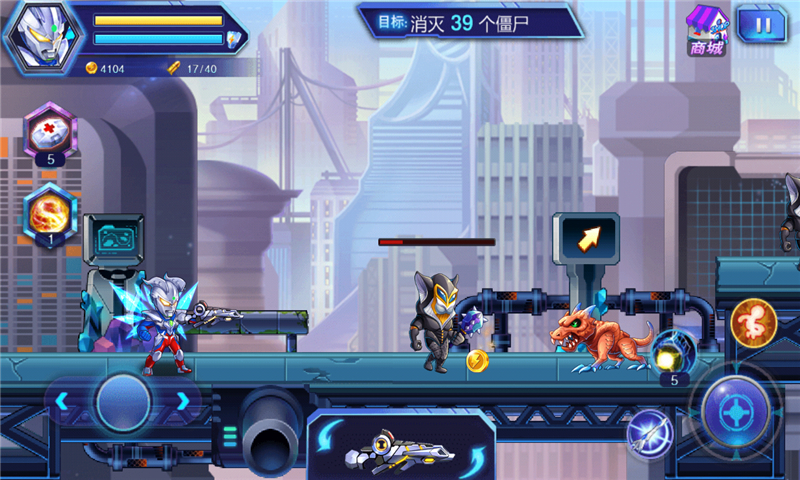Use the medkit healing item
Screen dimensions: 800x480
[50, 131]
